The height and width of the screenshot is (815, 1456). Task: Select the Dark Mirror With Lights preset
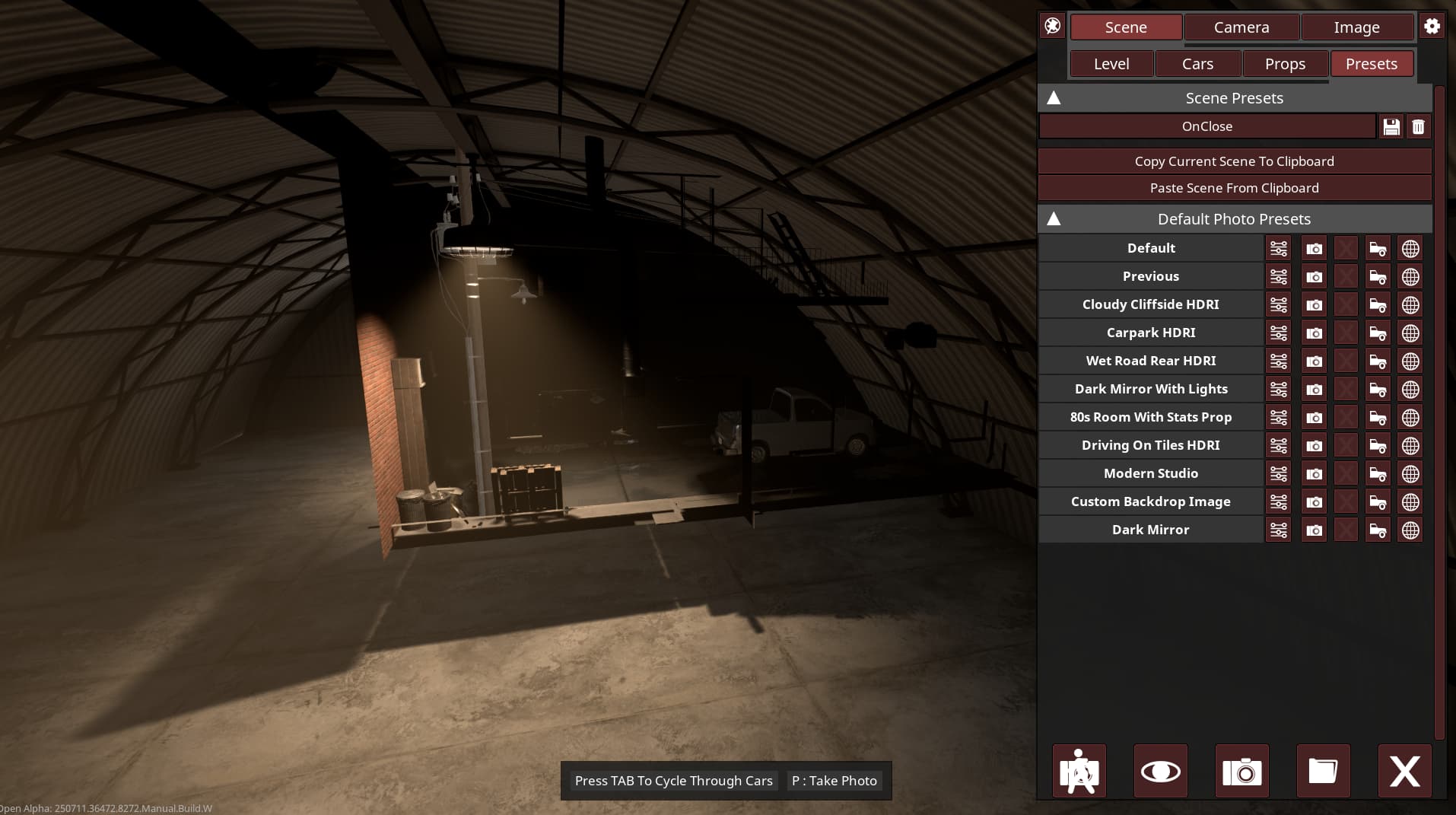coord(1150,389)
